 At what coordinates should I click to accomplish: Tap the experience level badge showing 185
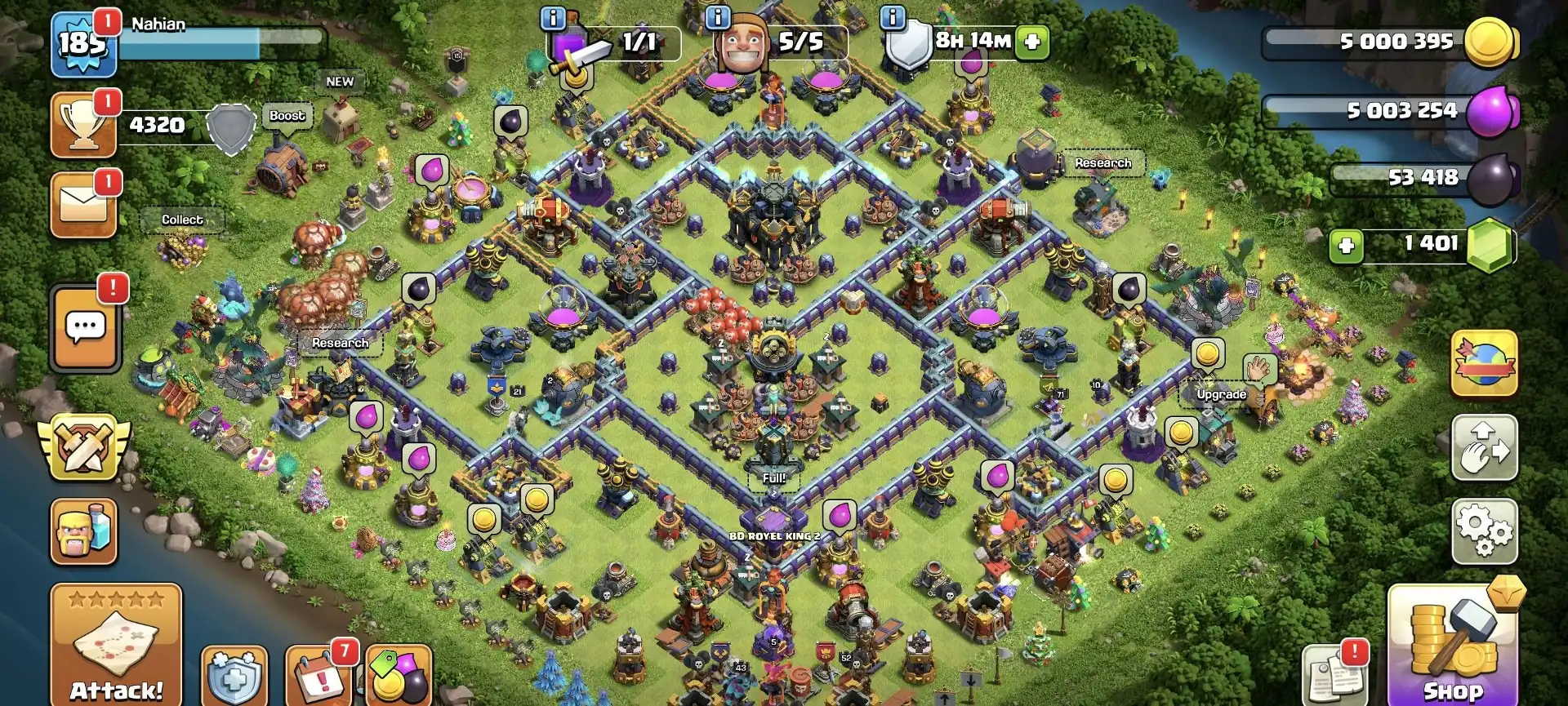pos(84,42)
